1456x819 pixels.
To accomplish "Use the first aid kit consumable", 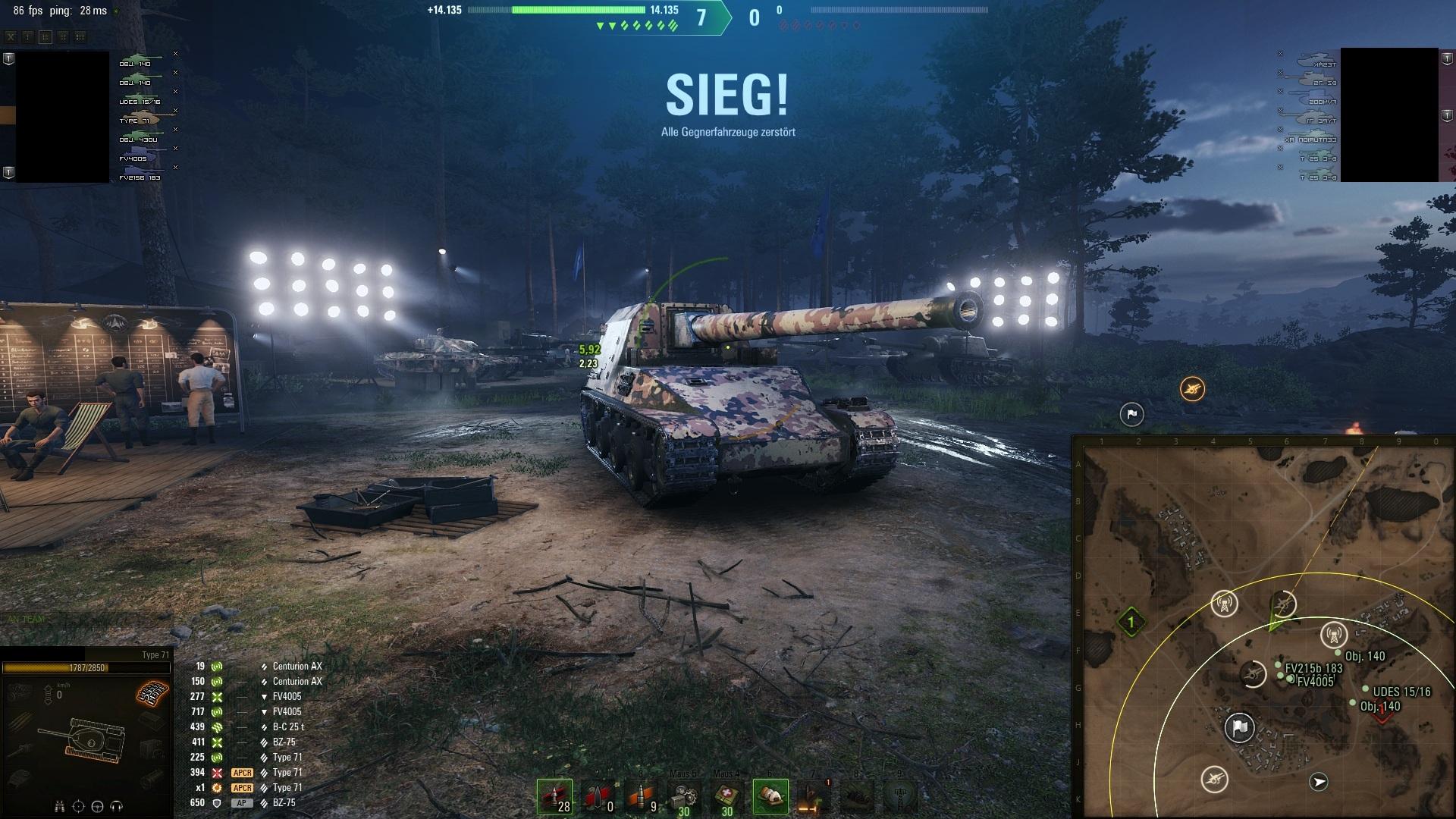I will click(x=727, y=797).
